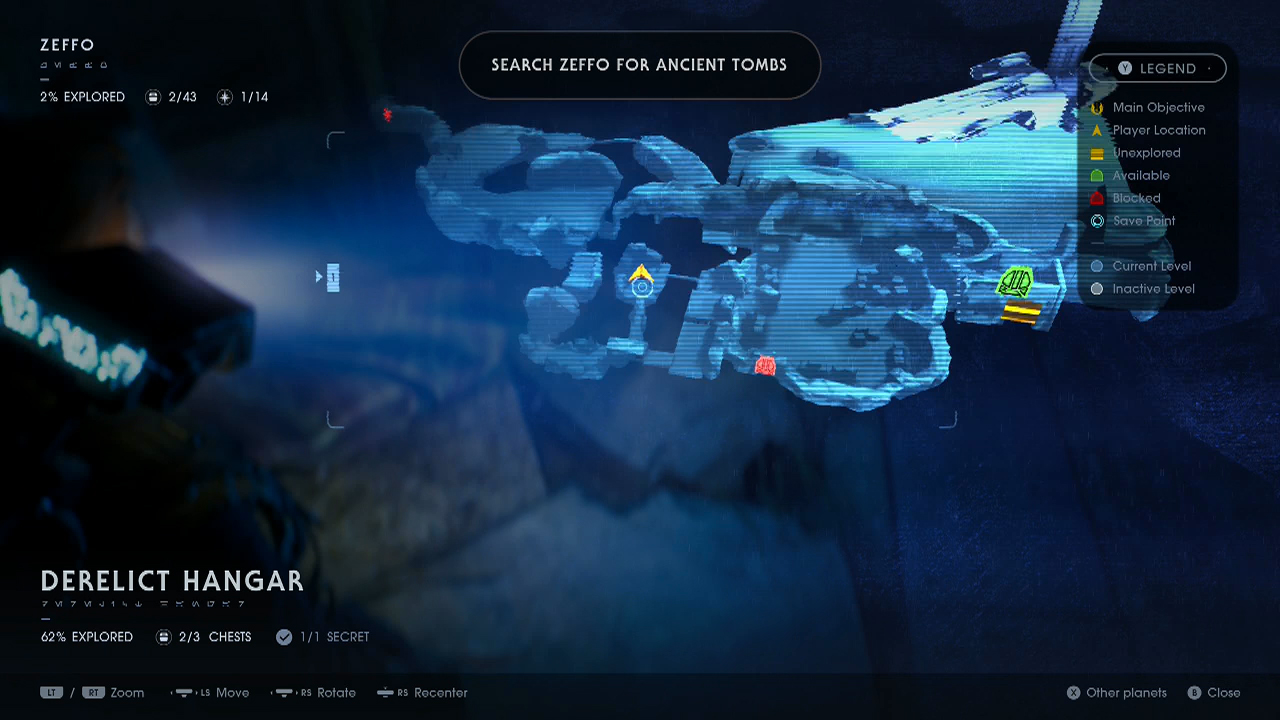
Task: Select the Player Location arrow icon in the legend
Action: click(1097, 130)
